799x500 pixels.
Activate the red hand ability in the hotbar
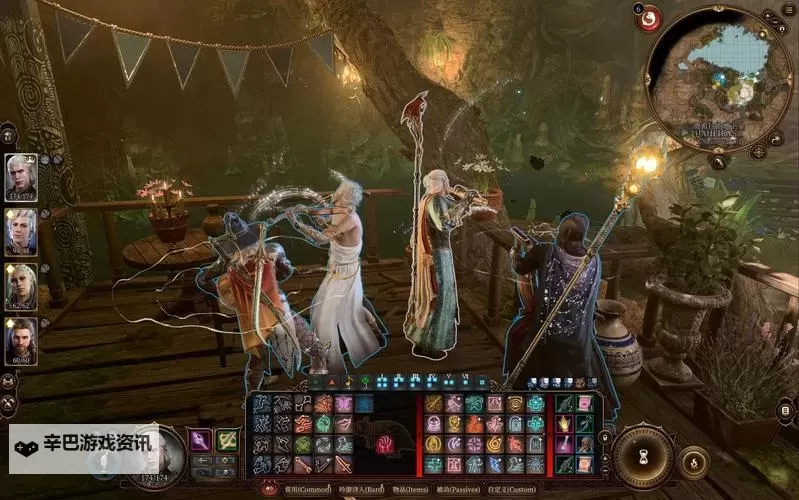click(387, 445)
